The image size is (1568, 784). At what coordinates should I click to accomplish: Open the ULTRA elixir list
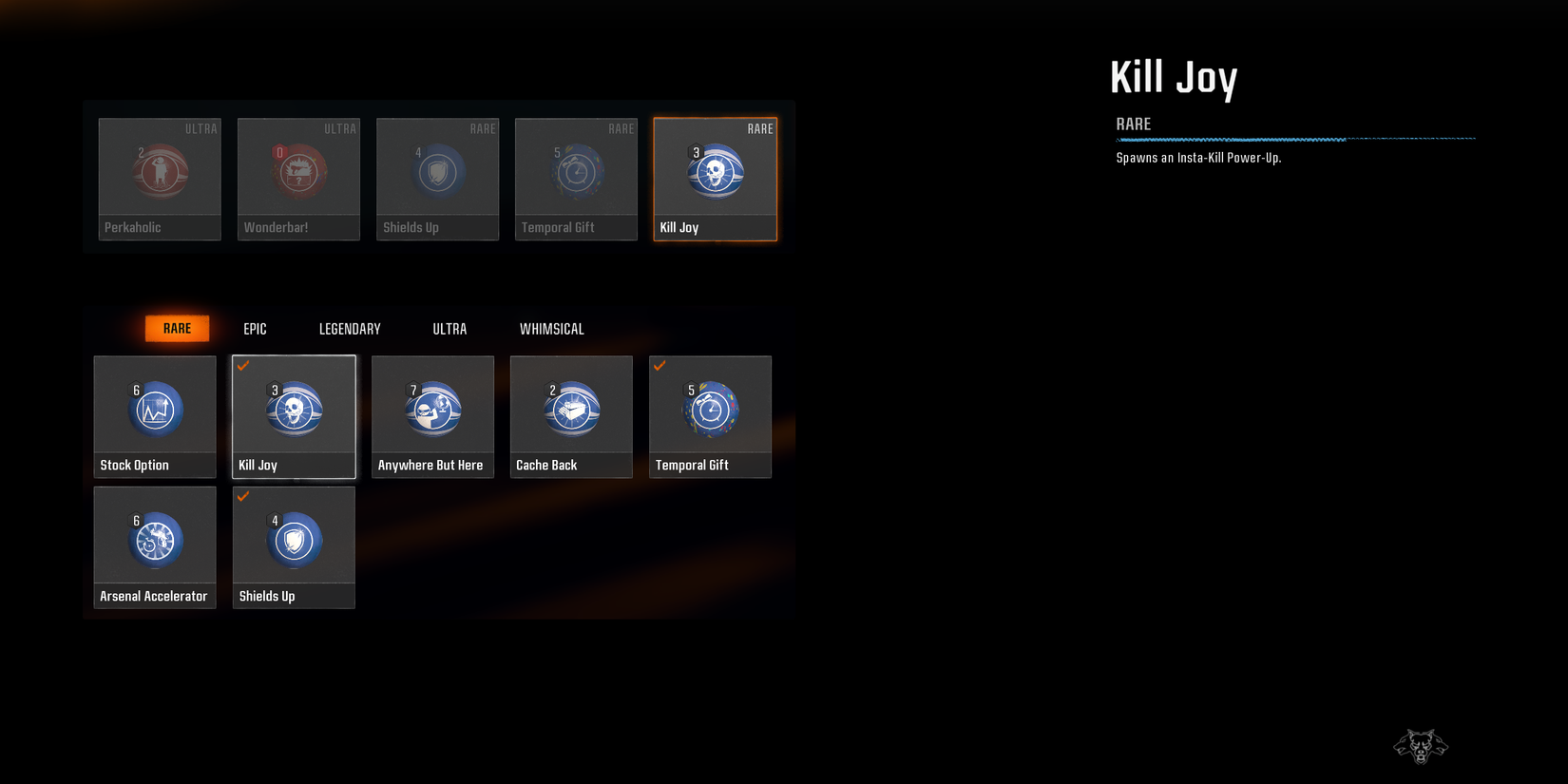(449, 328)
